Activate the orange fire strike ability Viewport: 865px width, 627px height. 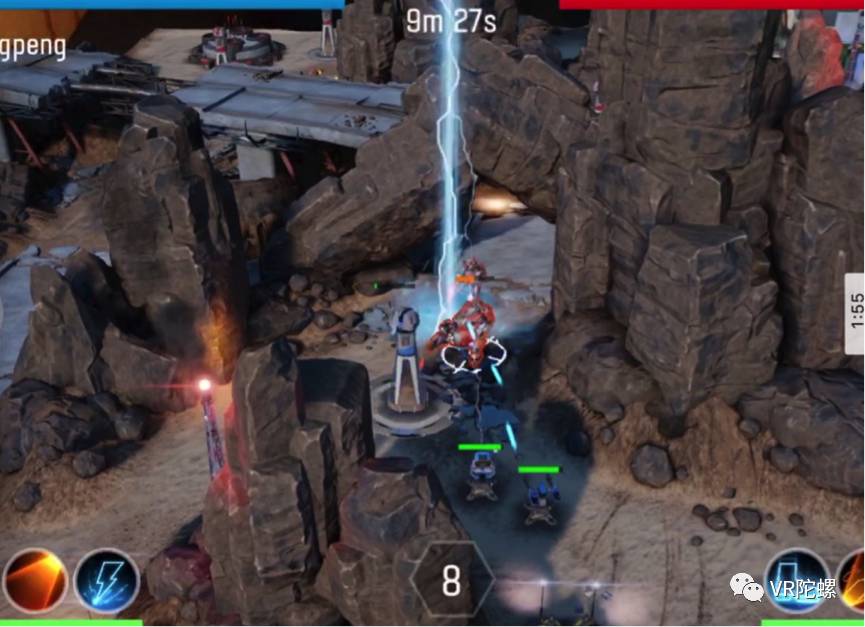(35, 582)
